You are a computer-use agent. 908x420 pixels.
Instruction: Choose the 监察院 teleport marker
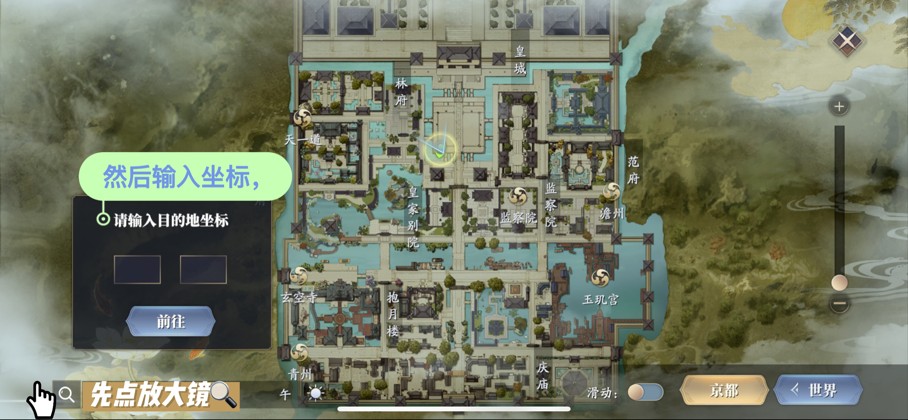(518, 196)
